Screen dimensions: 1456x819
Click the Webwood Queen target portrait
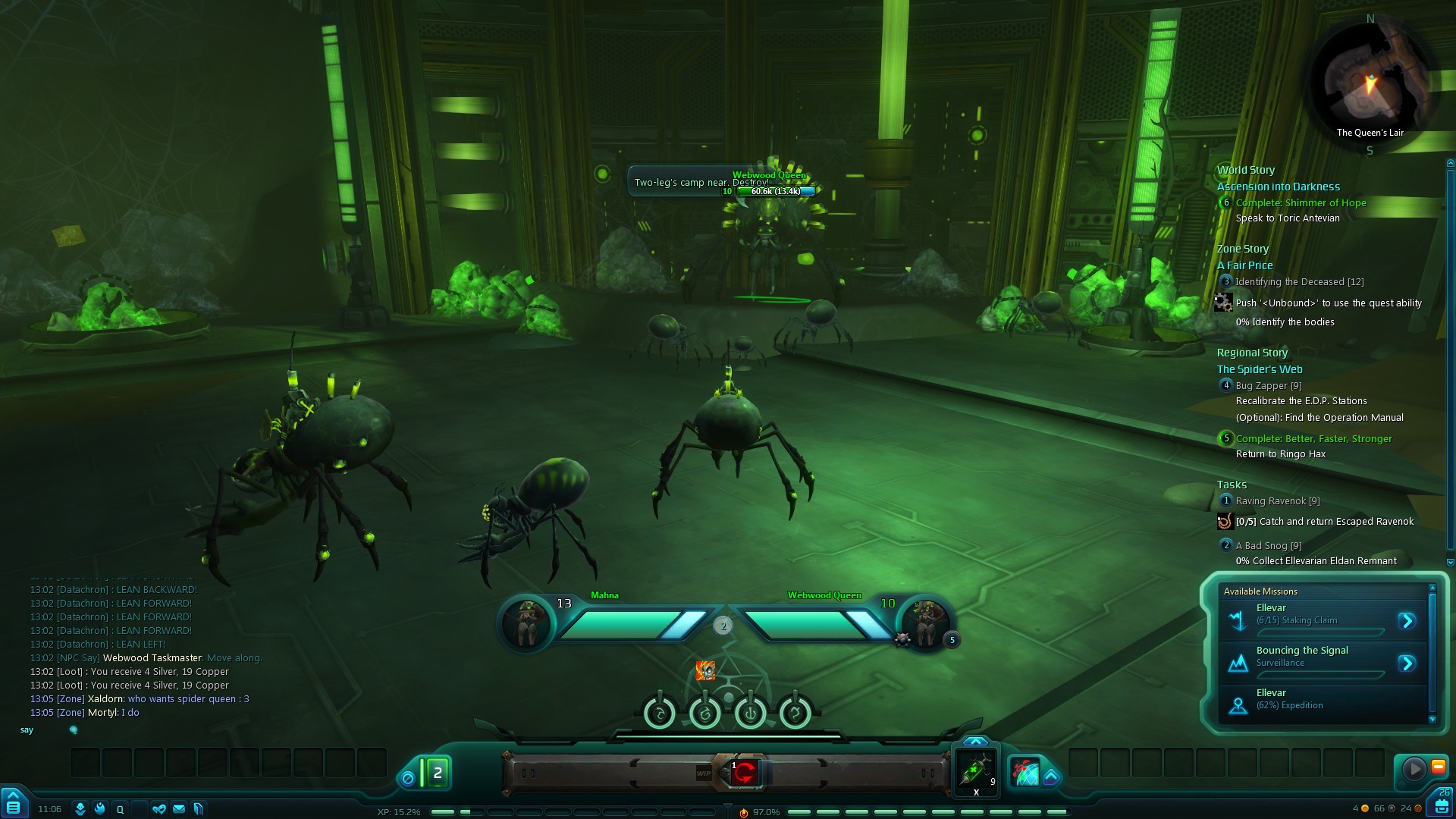click(925, 623)
